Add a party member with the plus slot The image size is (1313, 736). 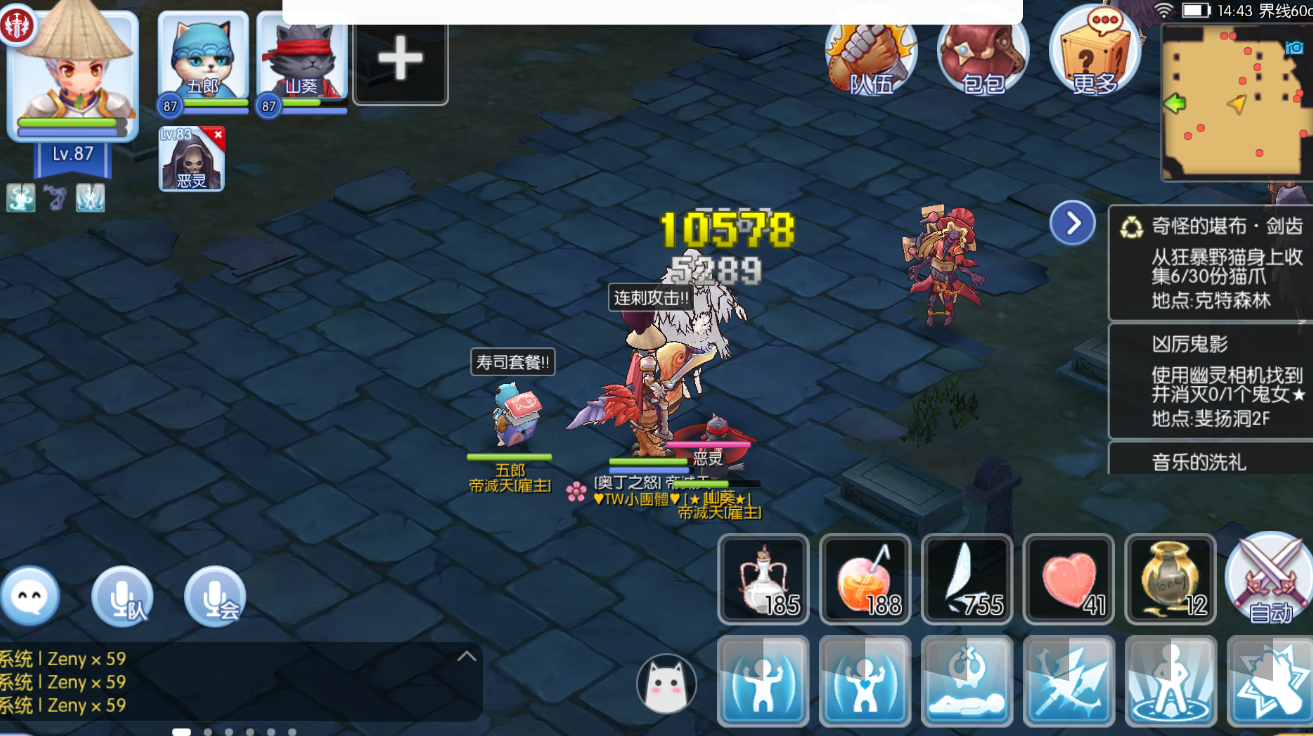[400, 60]
